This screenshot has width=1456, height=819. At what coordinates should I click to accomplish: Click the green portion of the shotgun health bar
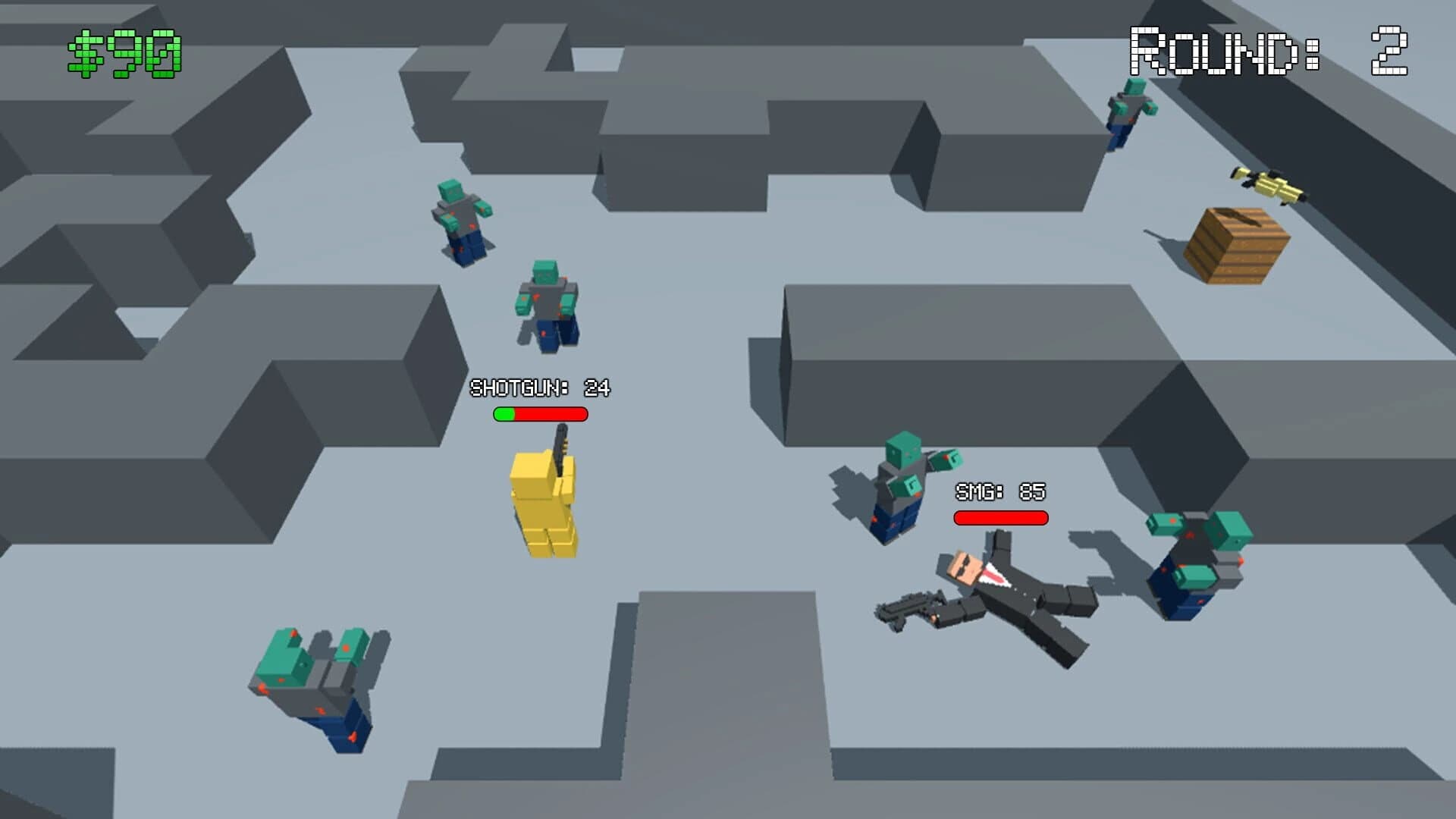tap(504, 414)
